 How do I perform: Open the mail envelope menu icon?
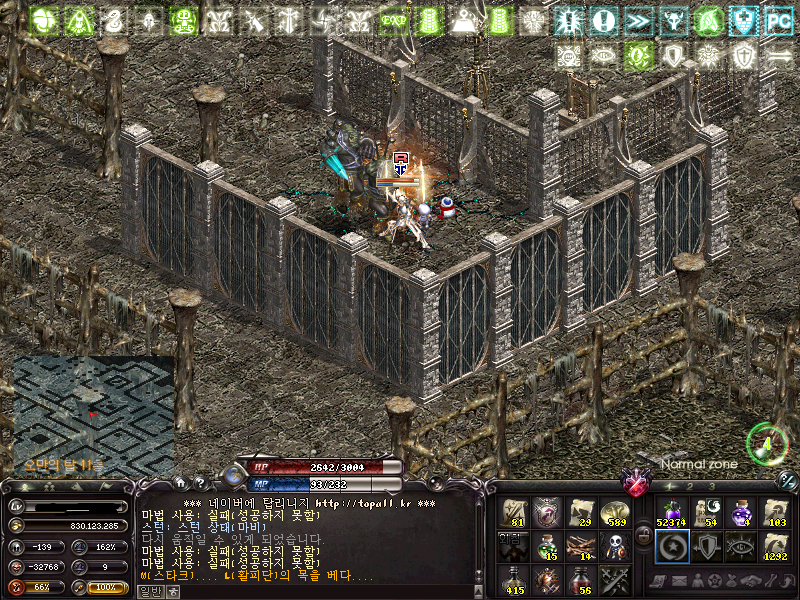[680, 581]
